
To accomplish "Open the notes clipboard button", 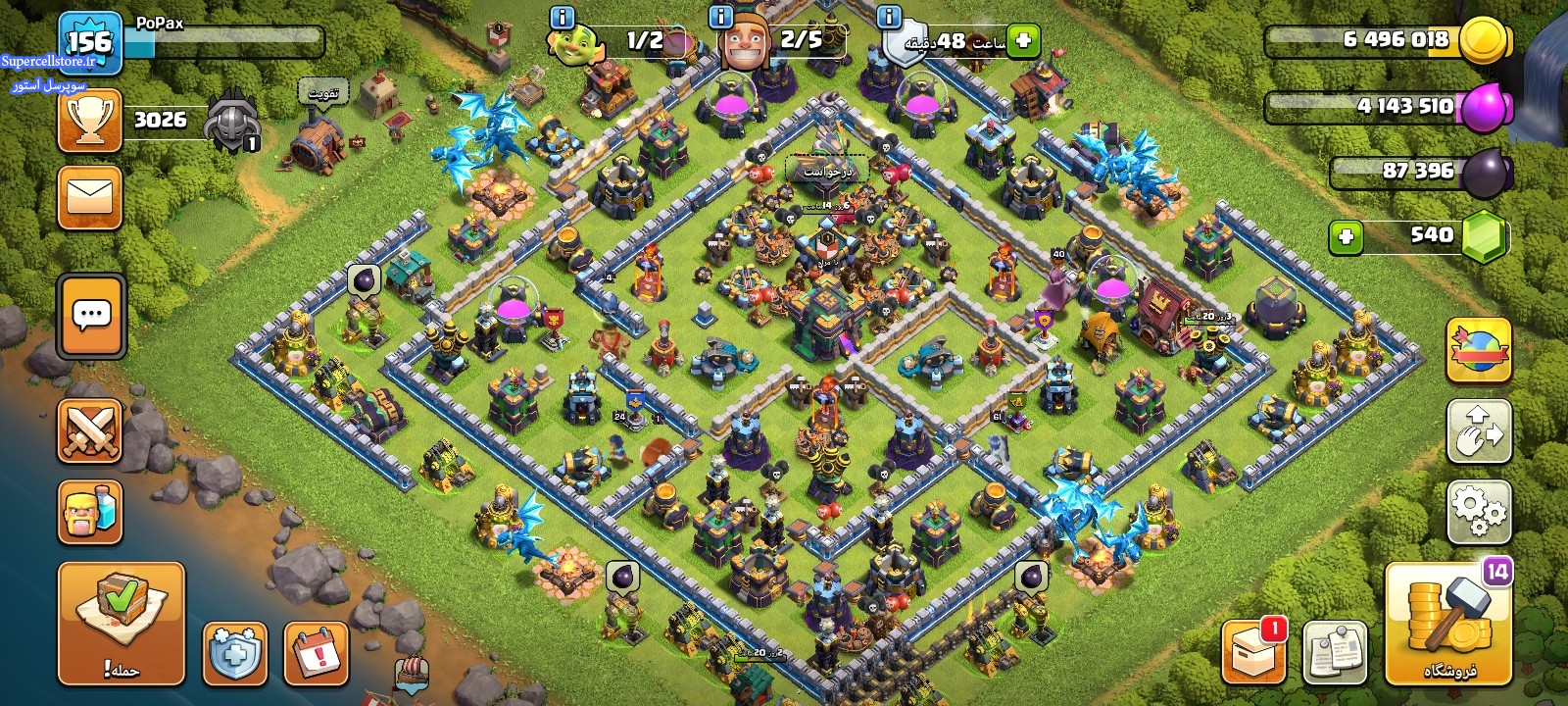I will tap(1335, 651).
